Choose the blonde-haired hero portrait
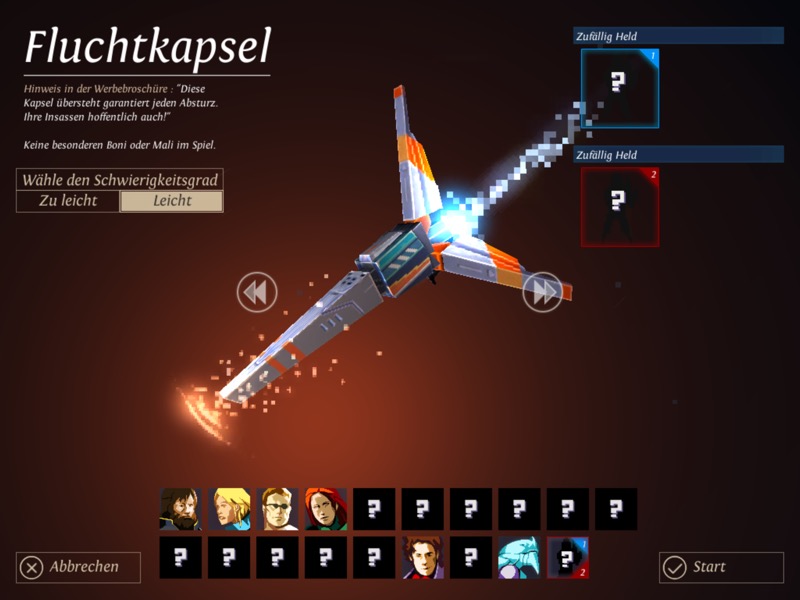 point(229,509)
